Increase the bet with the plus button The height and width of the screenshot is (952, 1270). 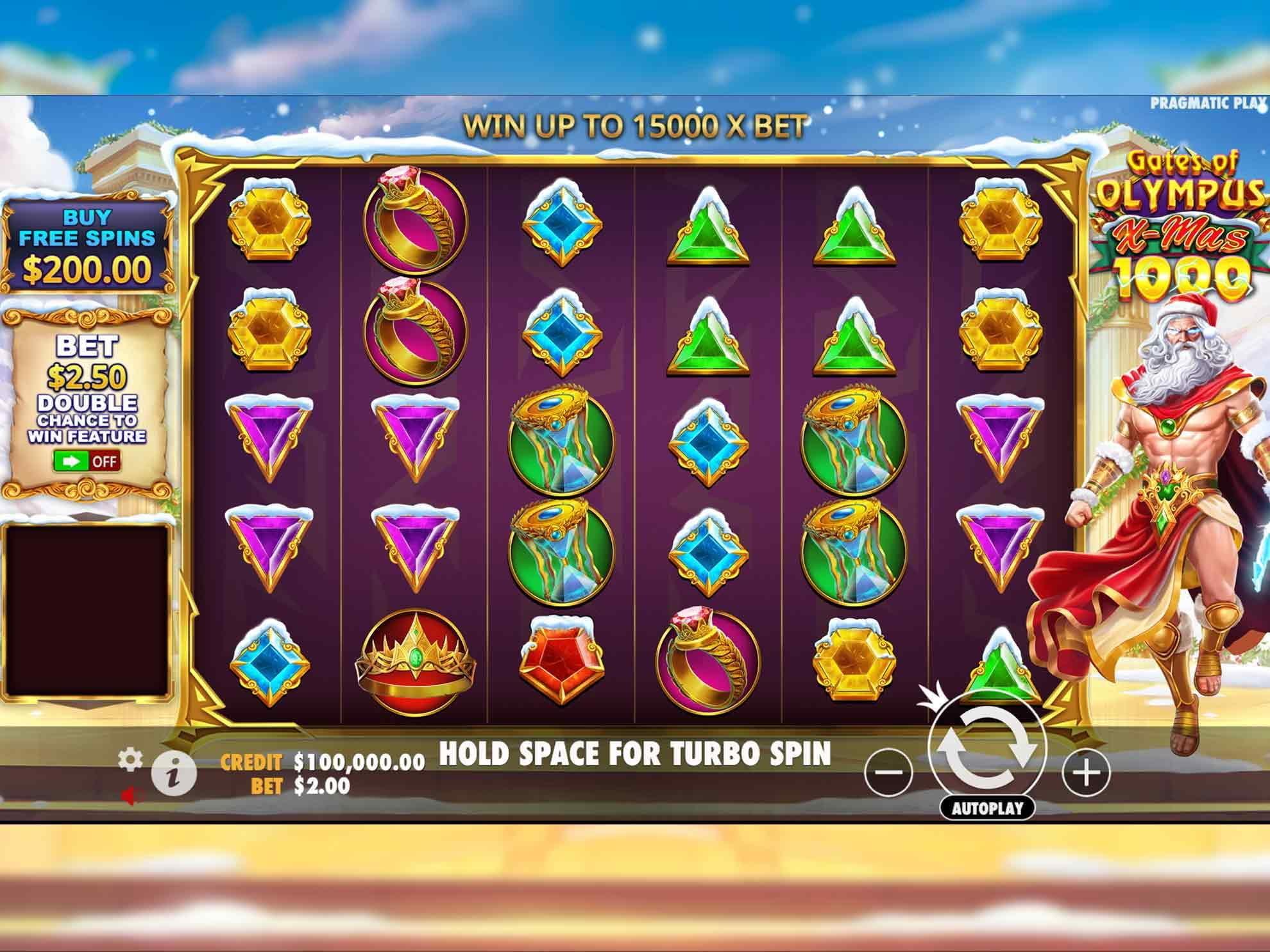pos(1086,772)
